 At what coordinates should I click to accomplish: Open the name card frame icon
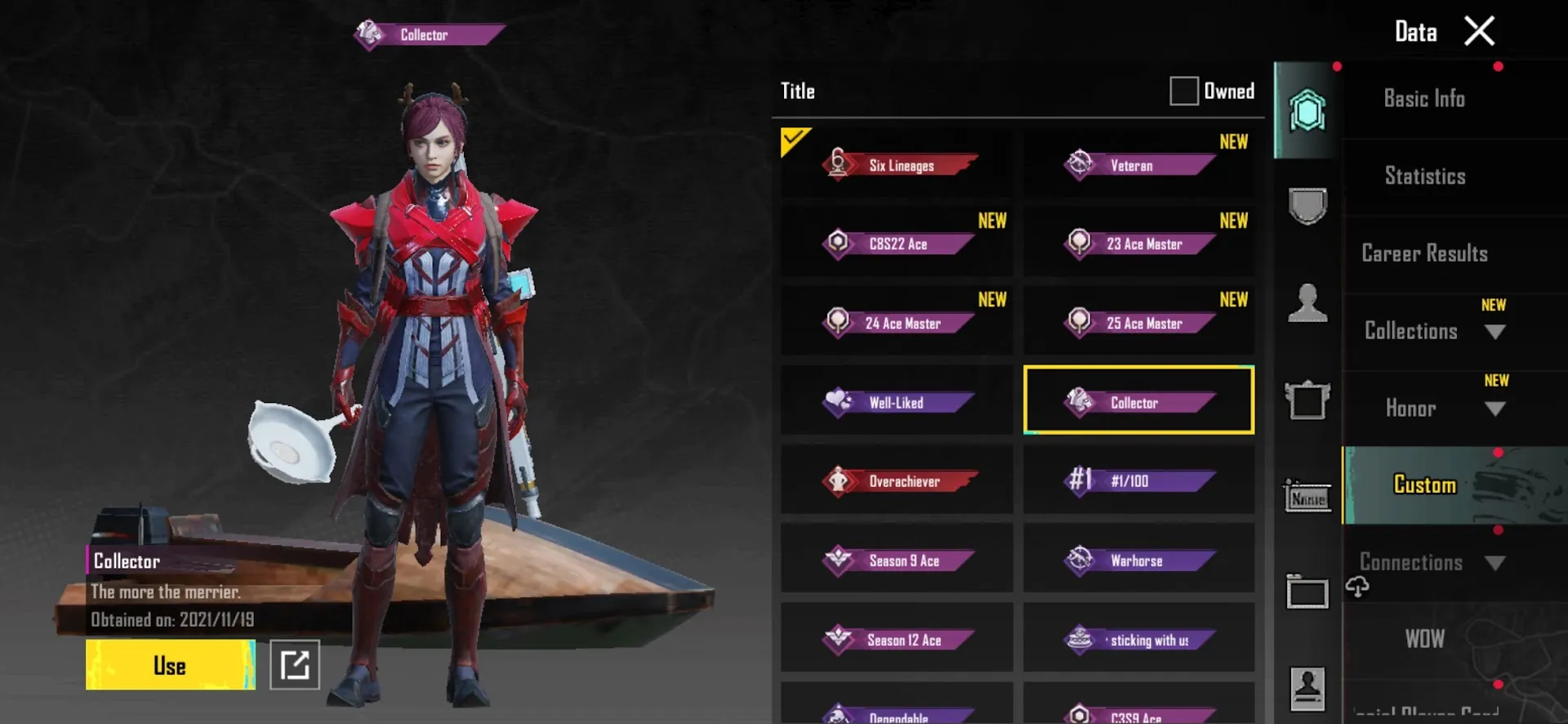coord(1307,594)
